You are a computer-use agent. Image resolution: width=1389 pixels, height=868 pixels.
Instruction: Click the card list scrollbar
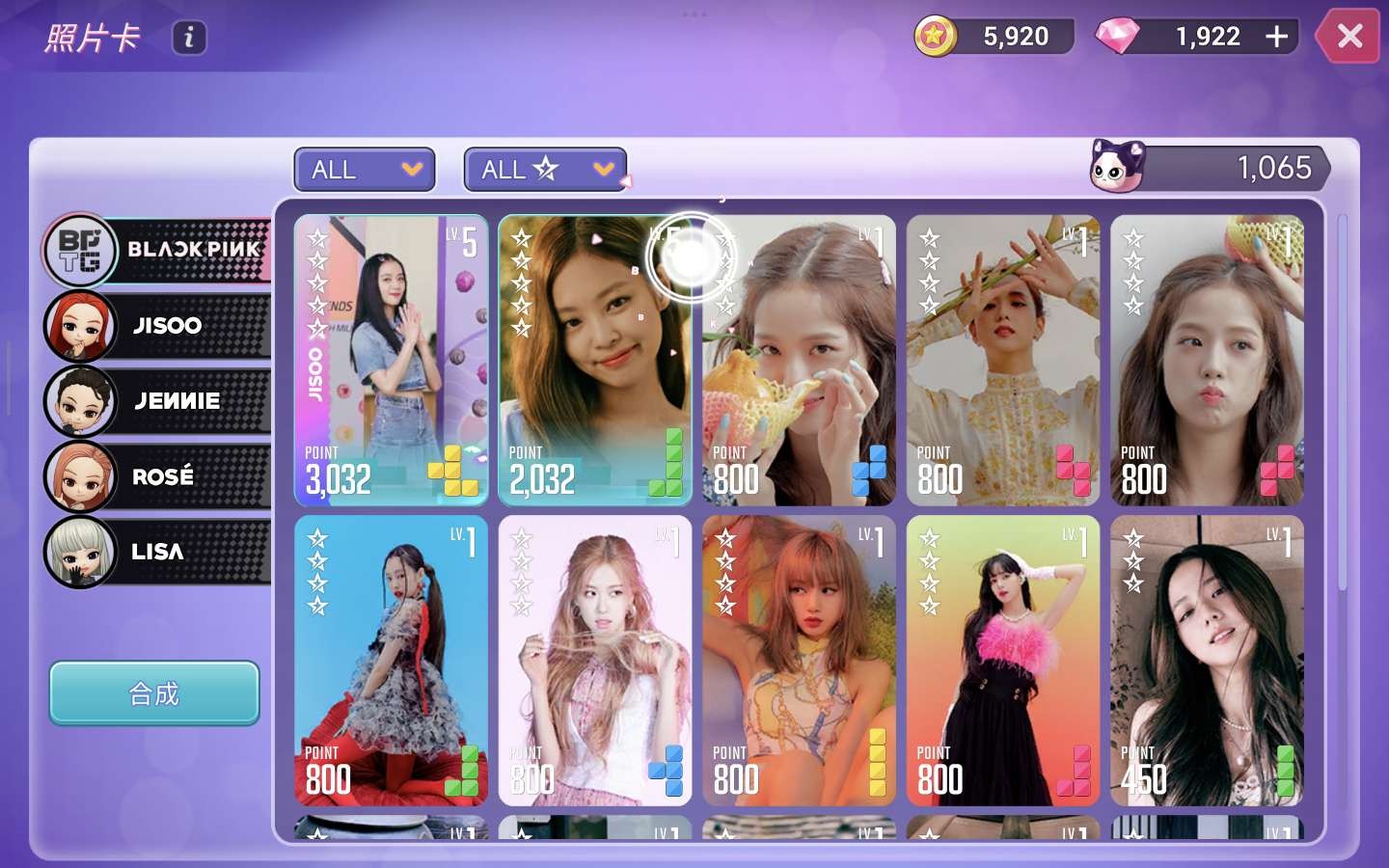pyautogui.click(x=1342, y=405)
